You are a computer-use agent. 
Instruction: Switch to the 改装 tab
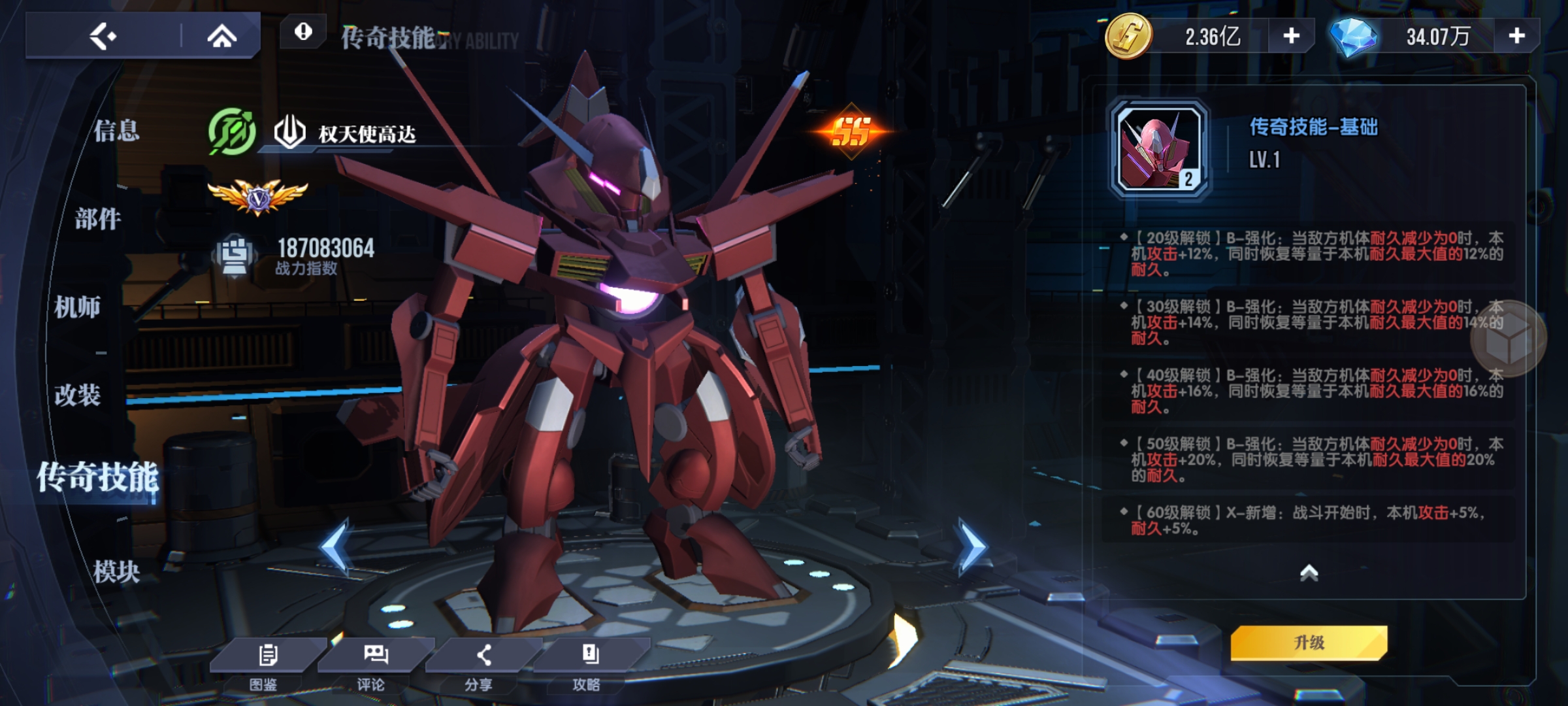pyautogui.click(x=78, y=395)
